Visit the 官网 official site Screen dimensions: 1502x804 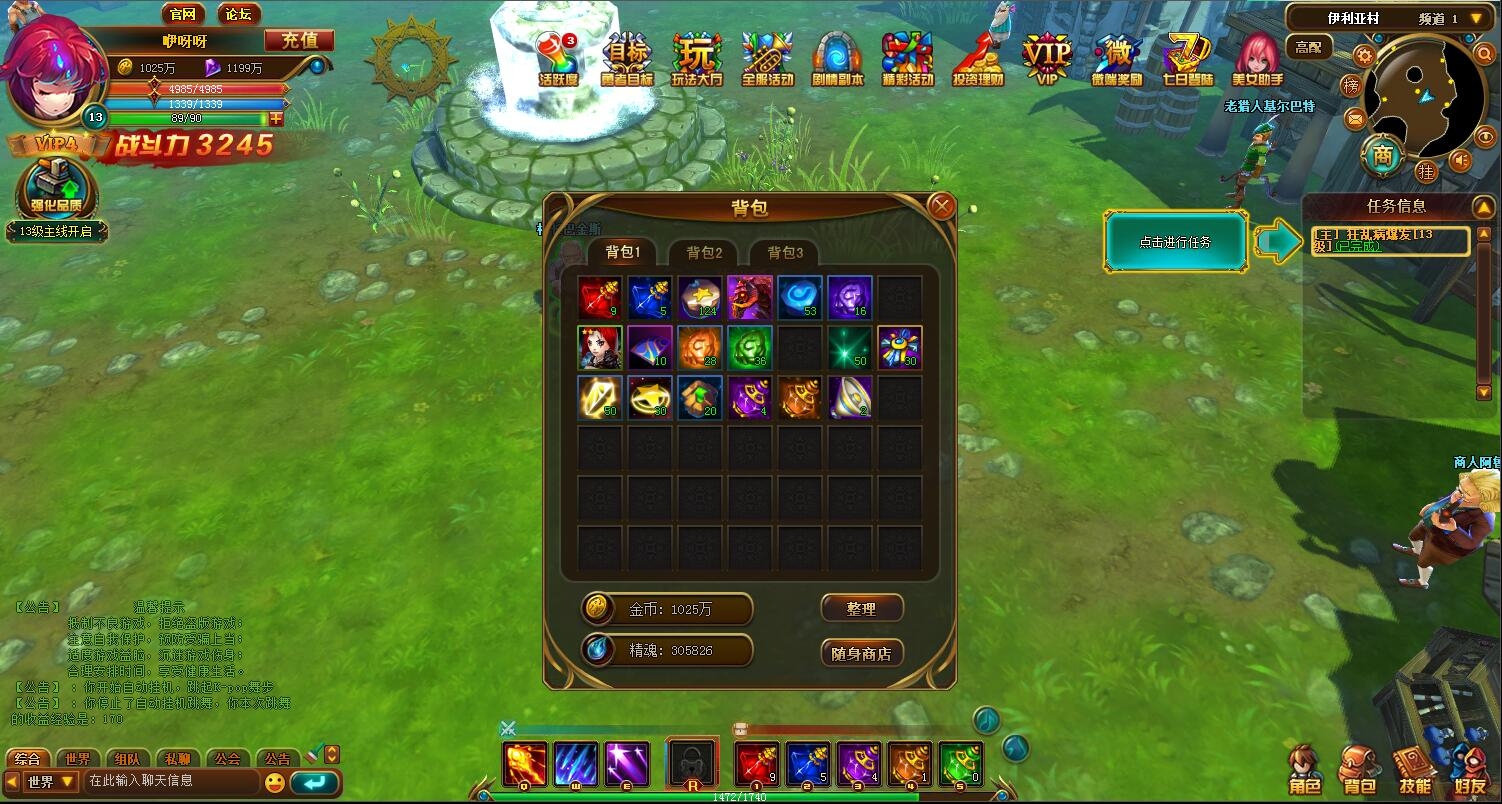(183, 14)
